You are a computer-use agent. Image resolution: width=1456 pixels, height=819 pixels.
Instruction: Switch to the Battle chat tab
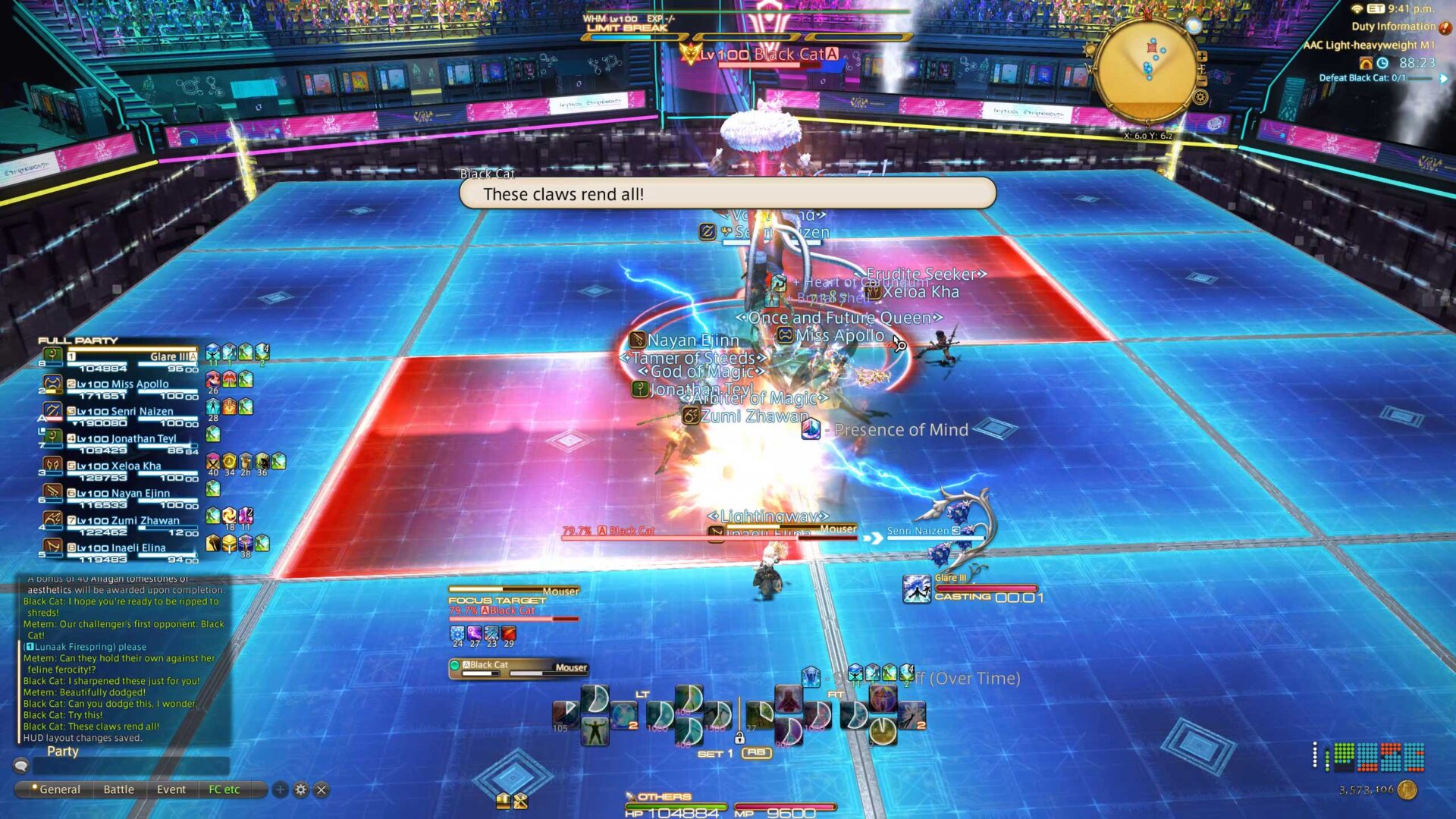(118, 789)
